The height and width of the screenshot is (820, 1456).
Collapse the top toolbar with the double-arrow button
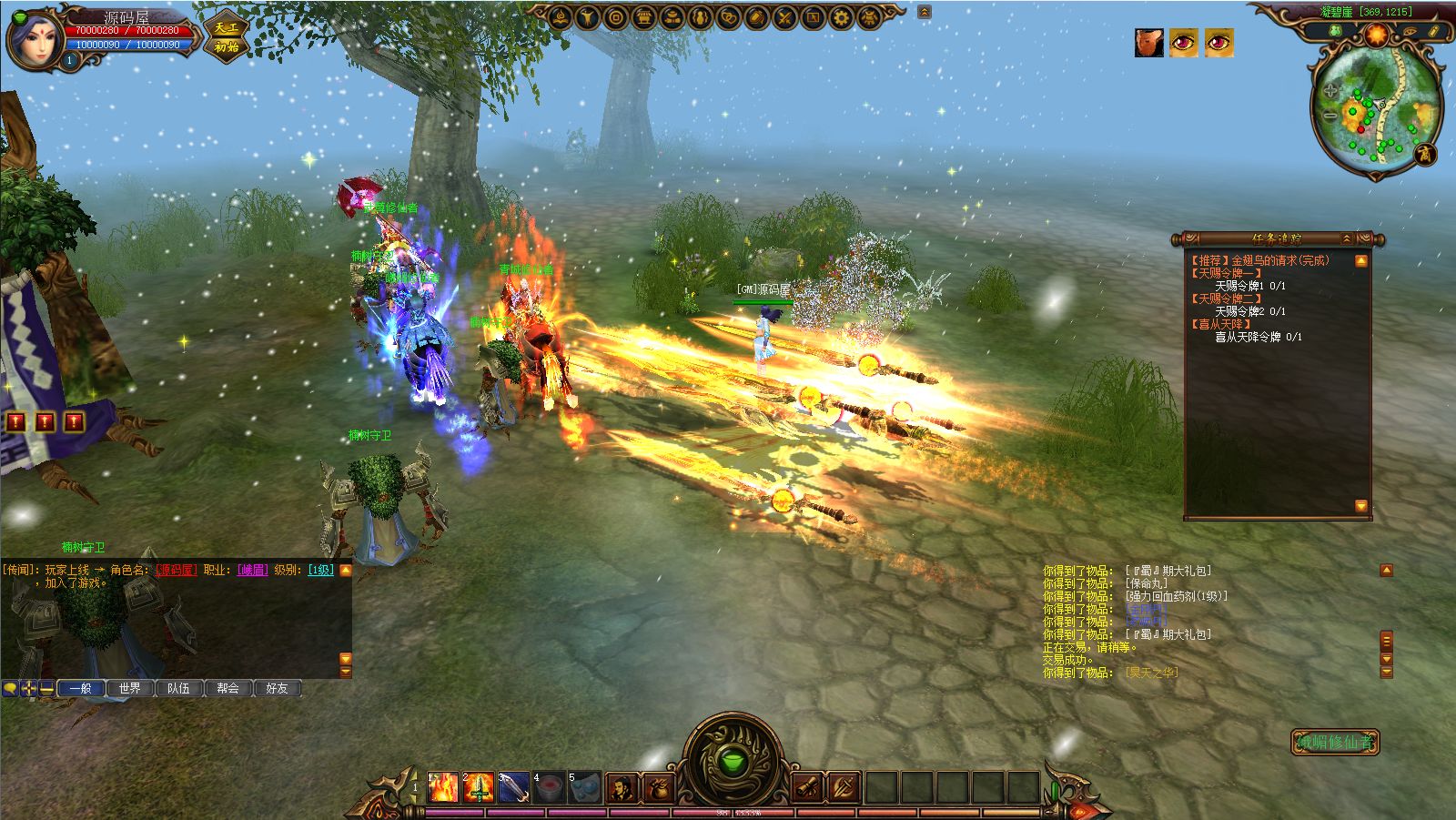925,12
